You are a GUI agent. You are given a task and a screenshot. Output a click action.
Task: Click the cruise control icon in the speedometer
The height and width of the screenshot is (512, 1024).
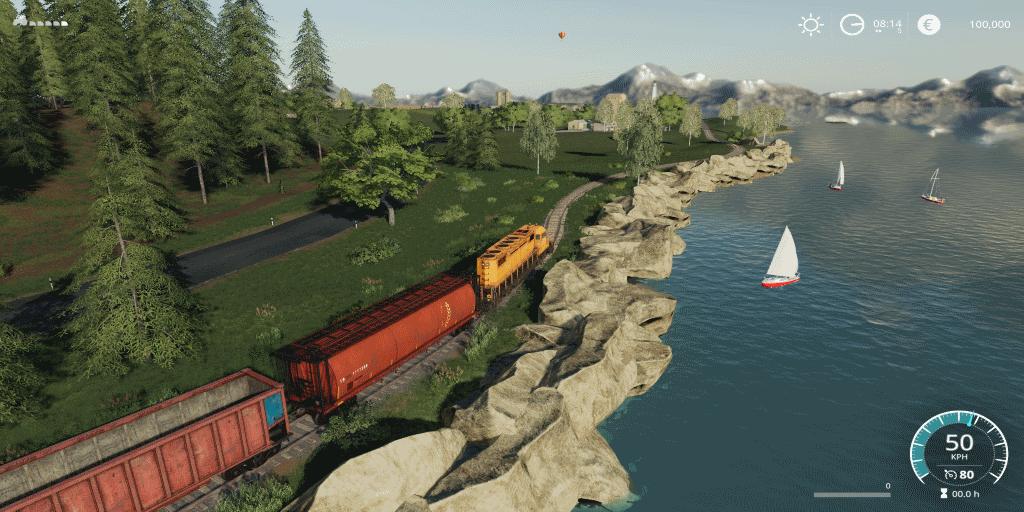pyautogui.click(x=949, y=474)
